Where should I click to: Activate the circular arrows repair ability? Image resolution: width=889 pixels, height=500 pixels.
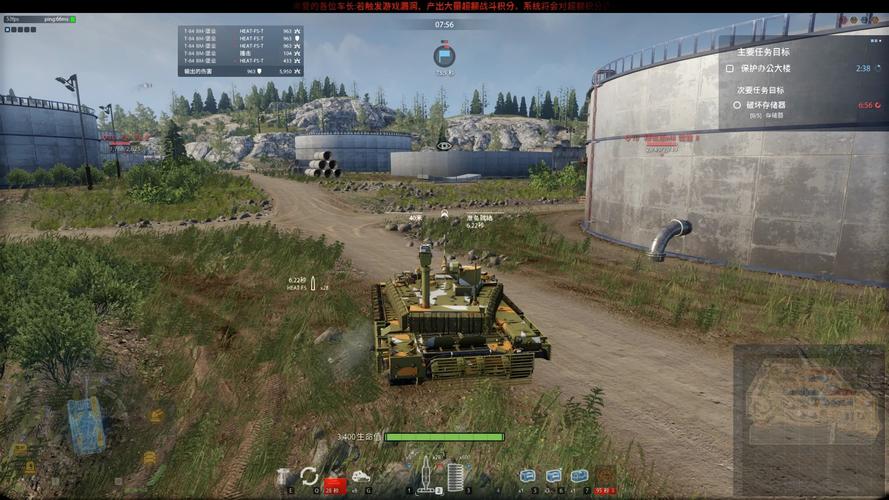point(309,476)
